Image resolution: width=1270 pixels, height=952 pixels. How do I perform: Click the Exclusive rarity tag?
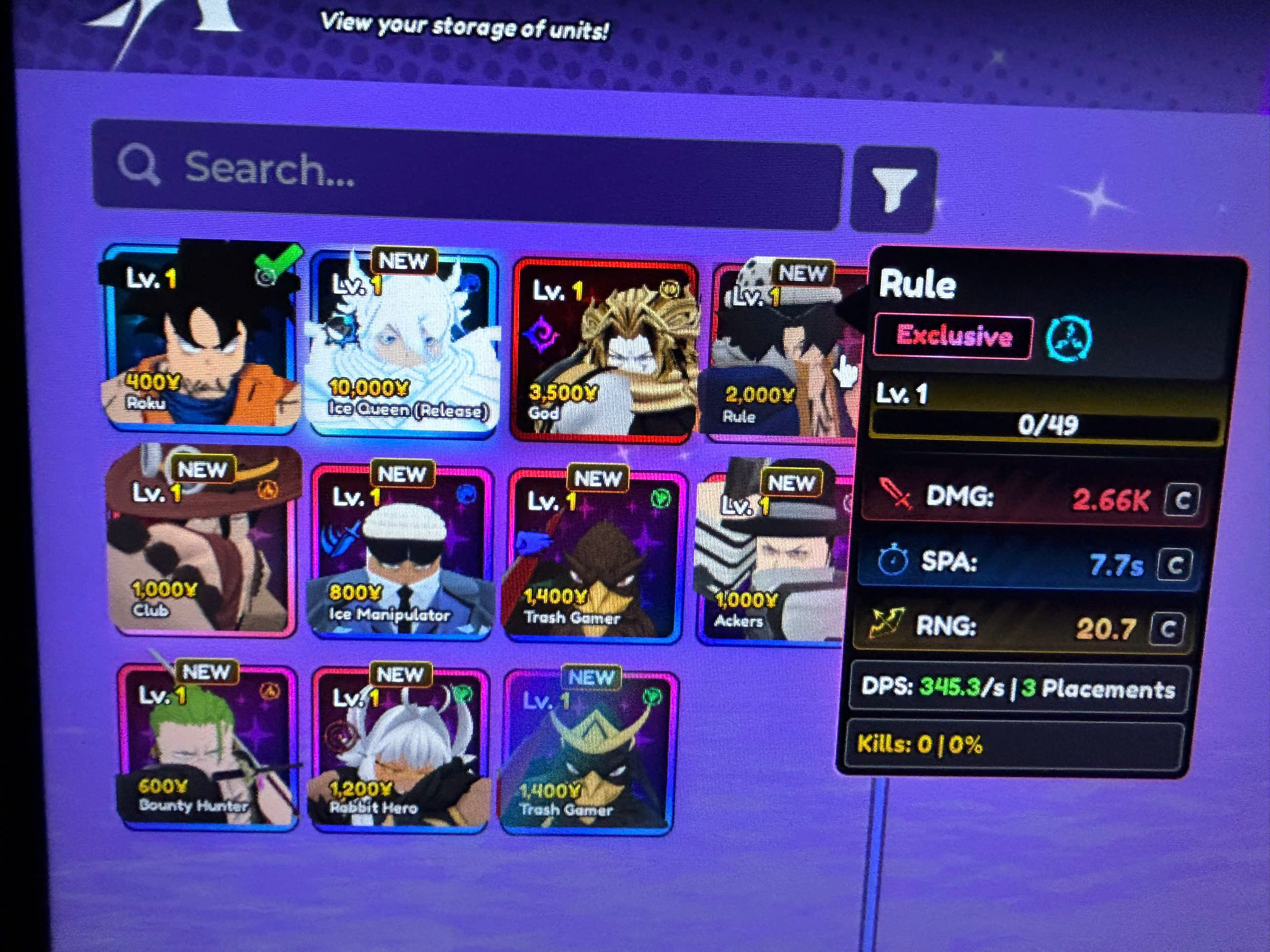(x=953, y=336)
